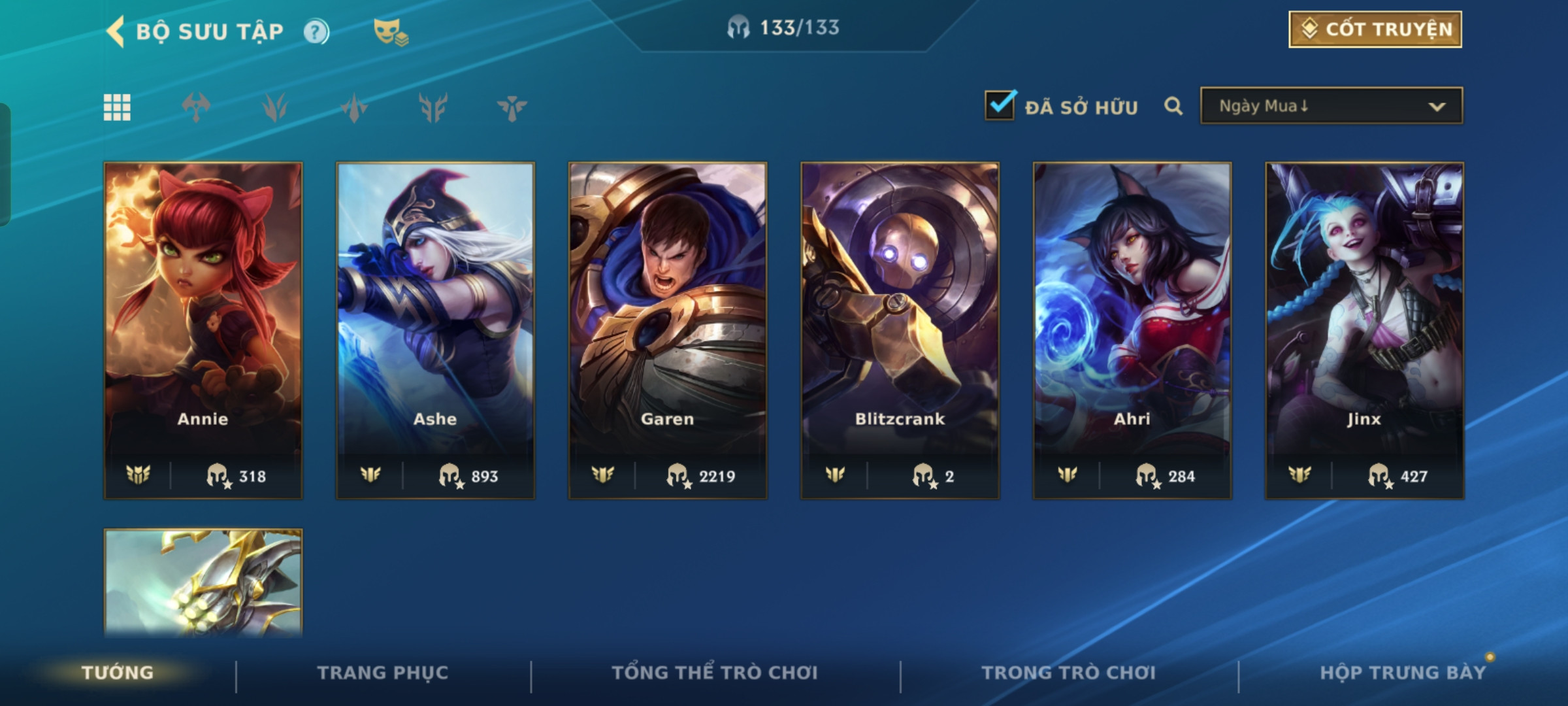Open champion search with the magnifier icon

tap(1173, 106)
